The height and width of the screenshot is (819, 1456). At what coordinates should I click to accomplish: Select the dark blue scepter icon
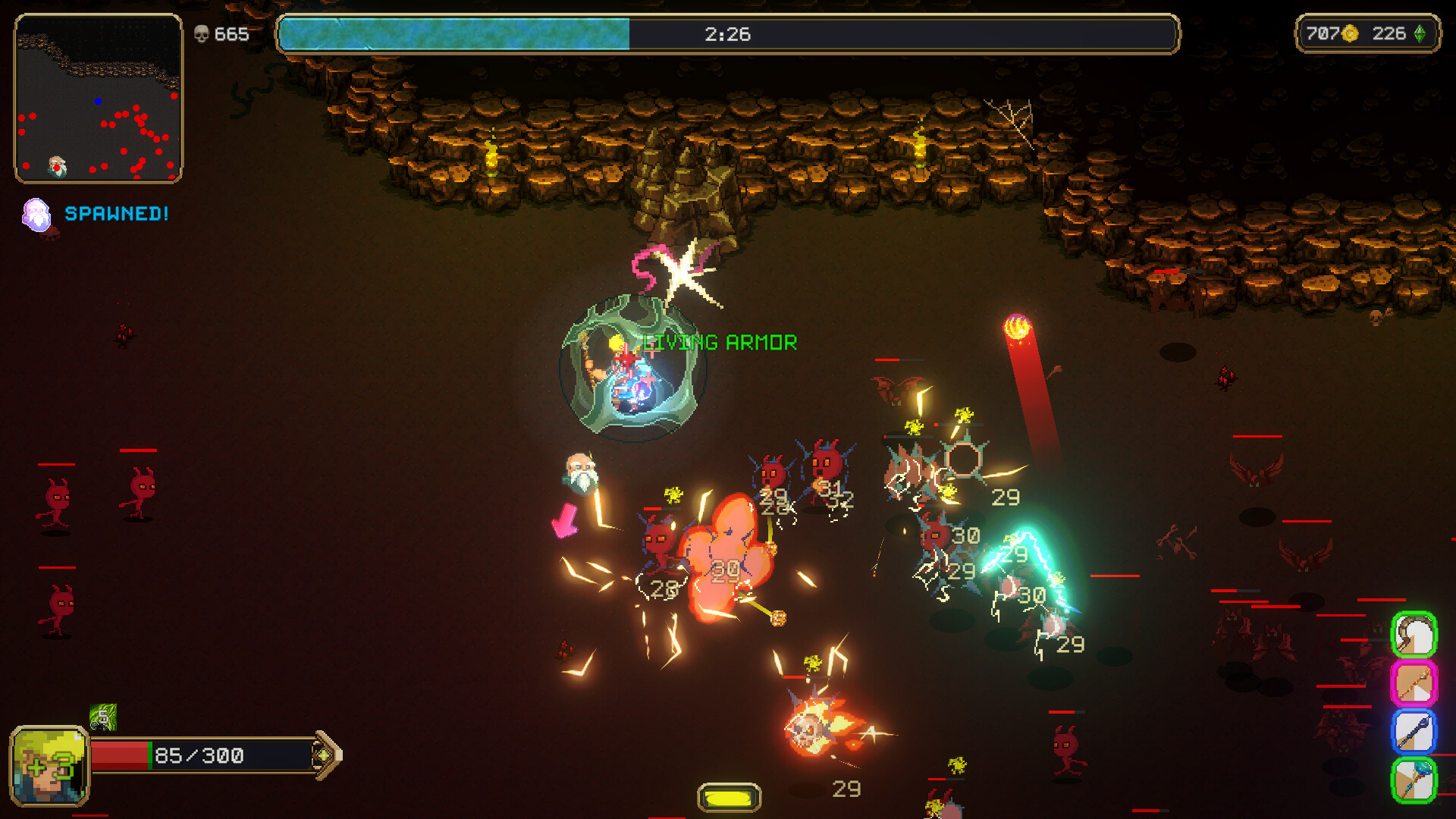(x=1414, y=732)
